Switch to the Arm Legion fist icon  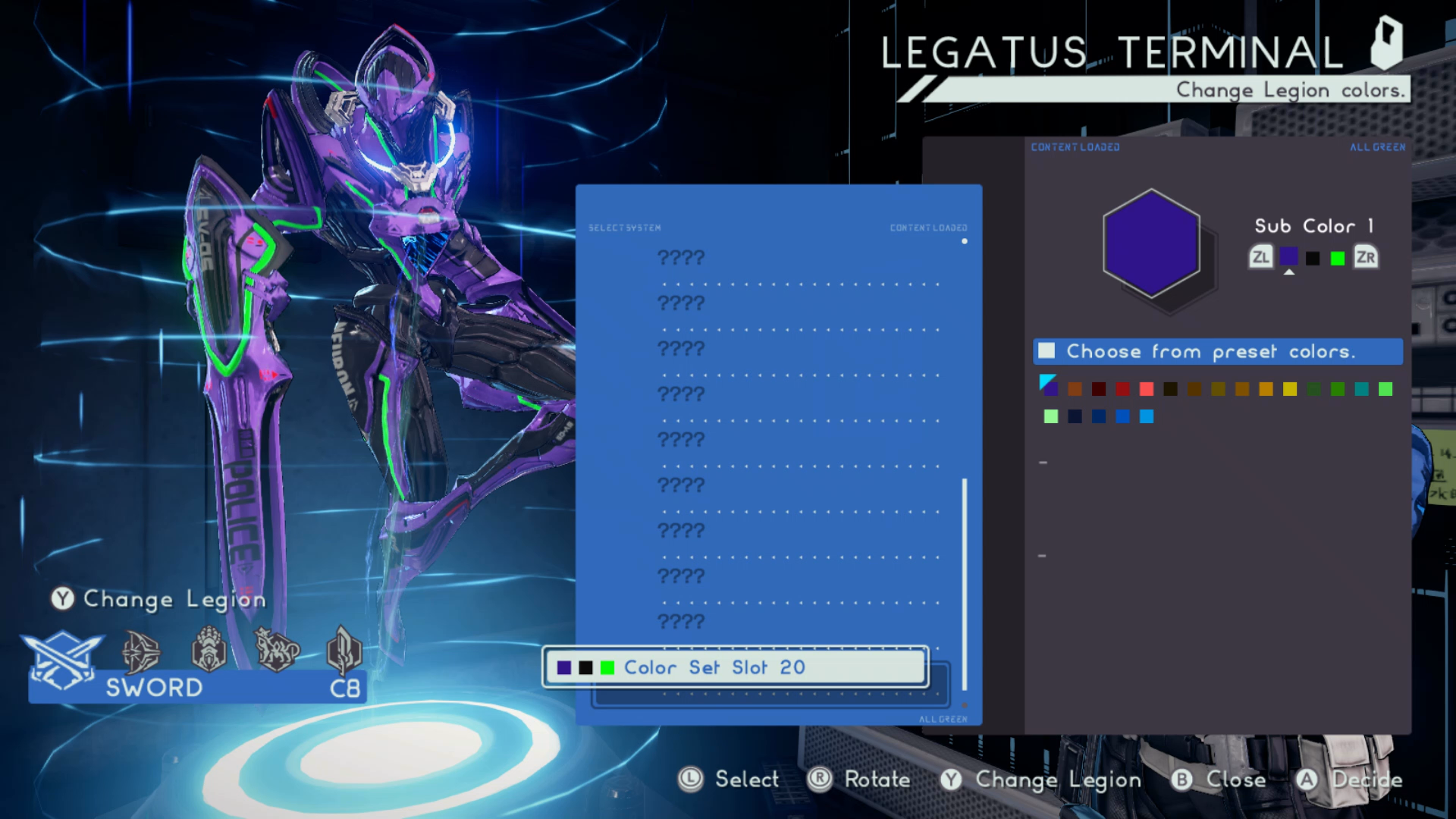pos(209,649)
